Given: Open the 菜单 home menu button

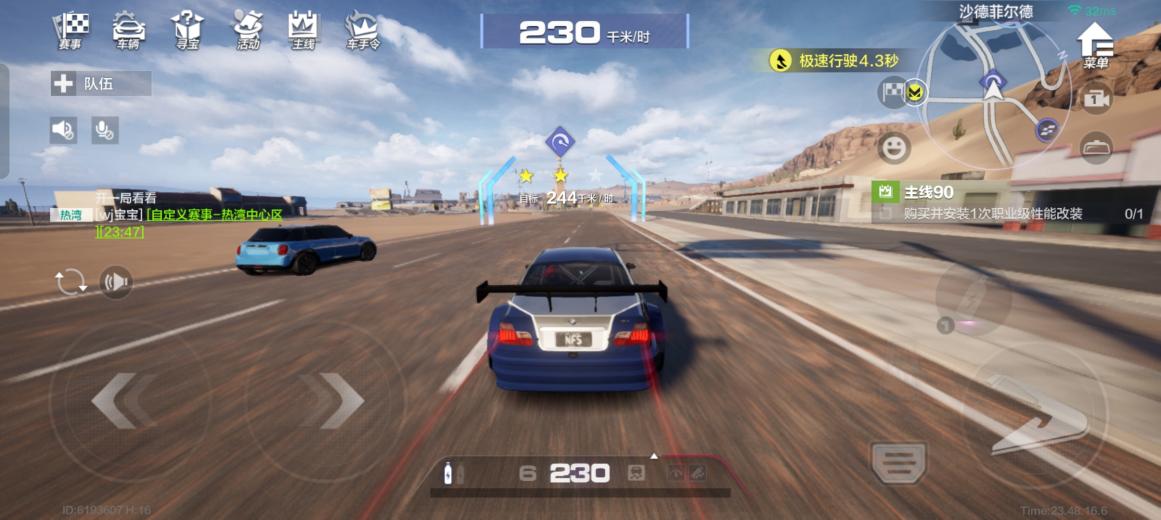Looking at the screenshot, I should pos(1096,44).
